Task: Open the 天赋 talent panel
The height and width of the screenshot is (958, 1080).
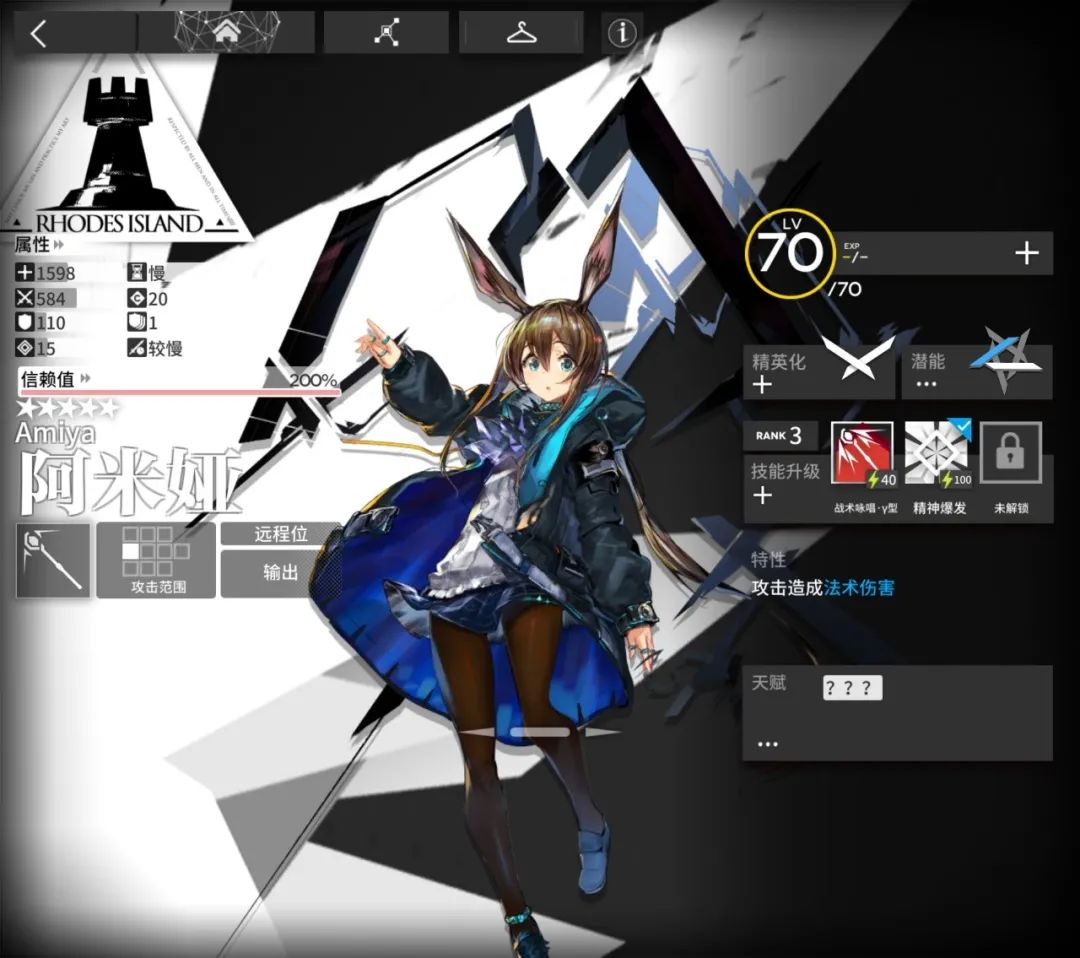Action: click(x=896, y=712)
